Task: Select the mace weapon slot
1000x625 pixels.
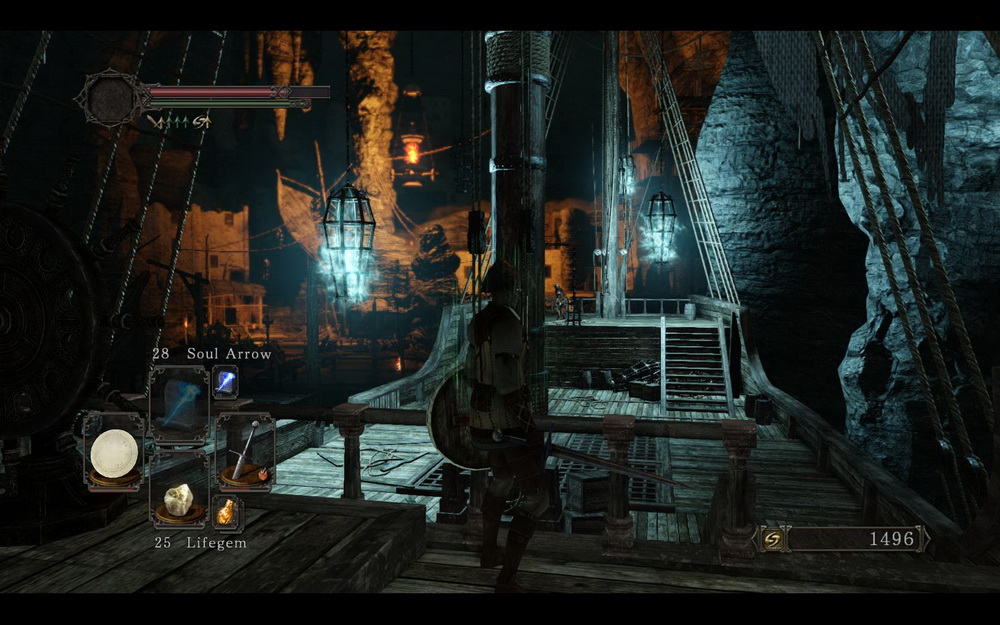Action: 244,452
